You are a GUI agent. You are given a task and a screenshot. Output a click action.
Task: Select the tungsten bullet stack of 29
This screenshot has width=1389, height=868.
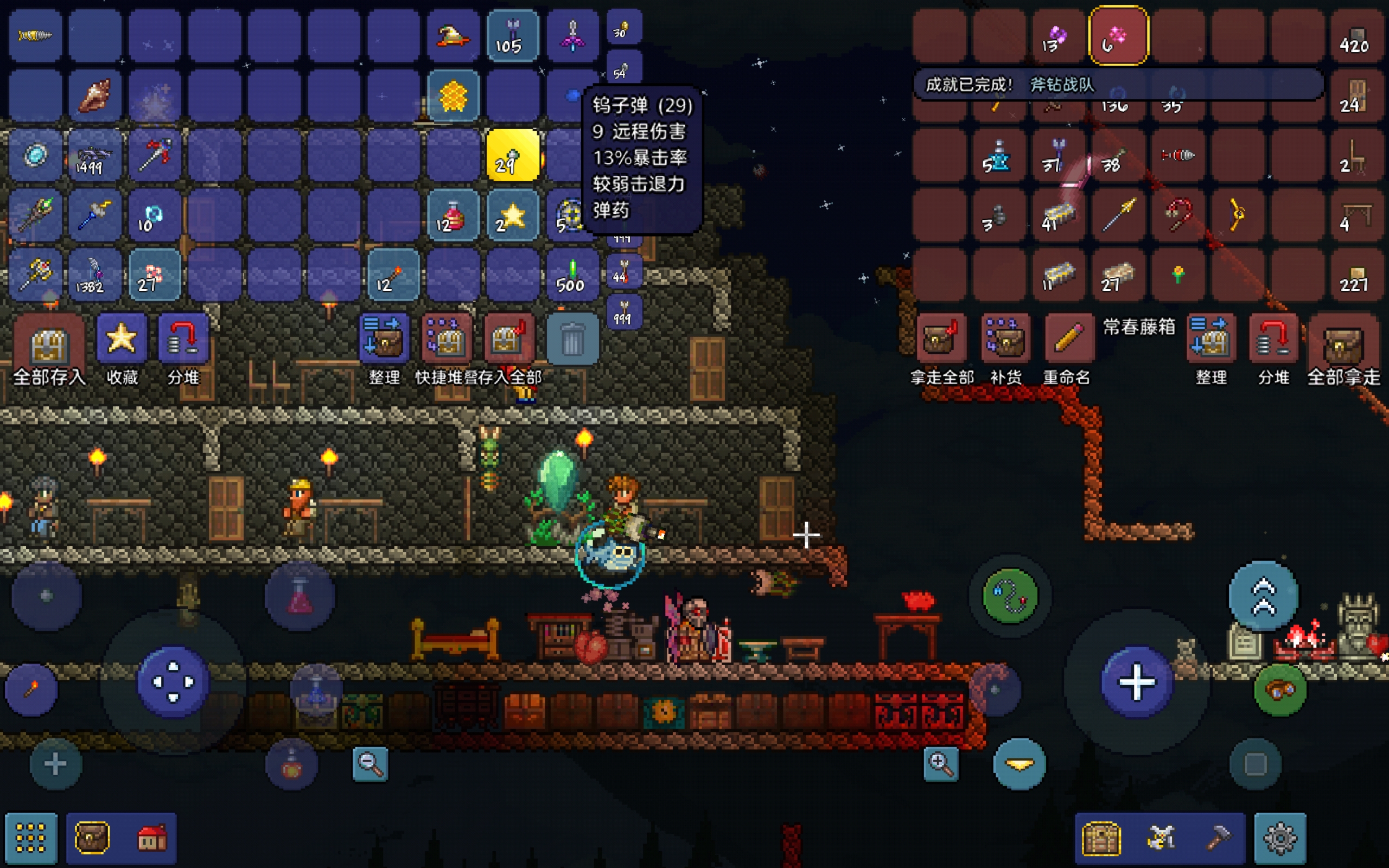click(x=512, y=156)
